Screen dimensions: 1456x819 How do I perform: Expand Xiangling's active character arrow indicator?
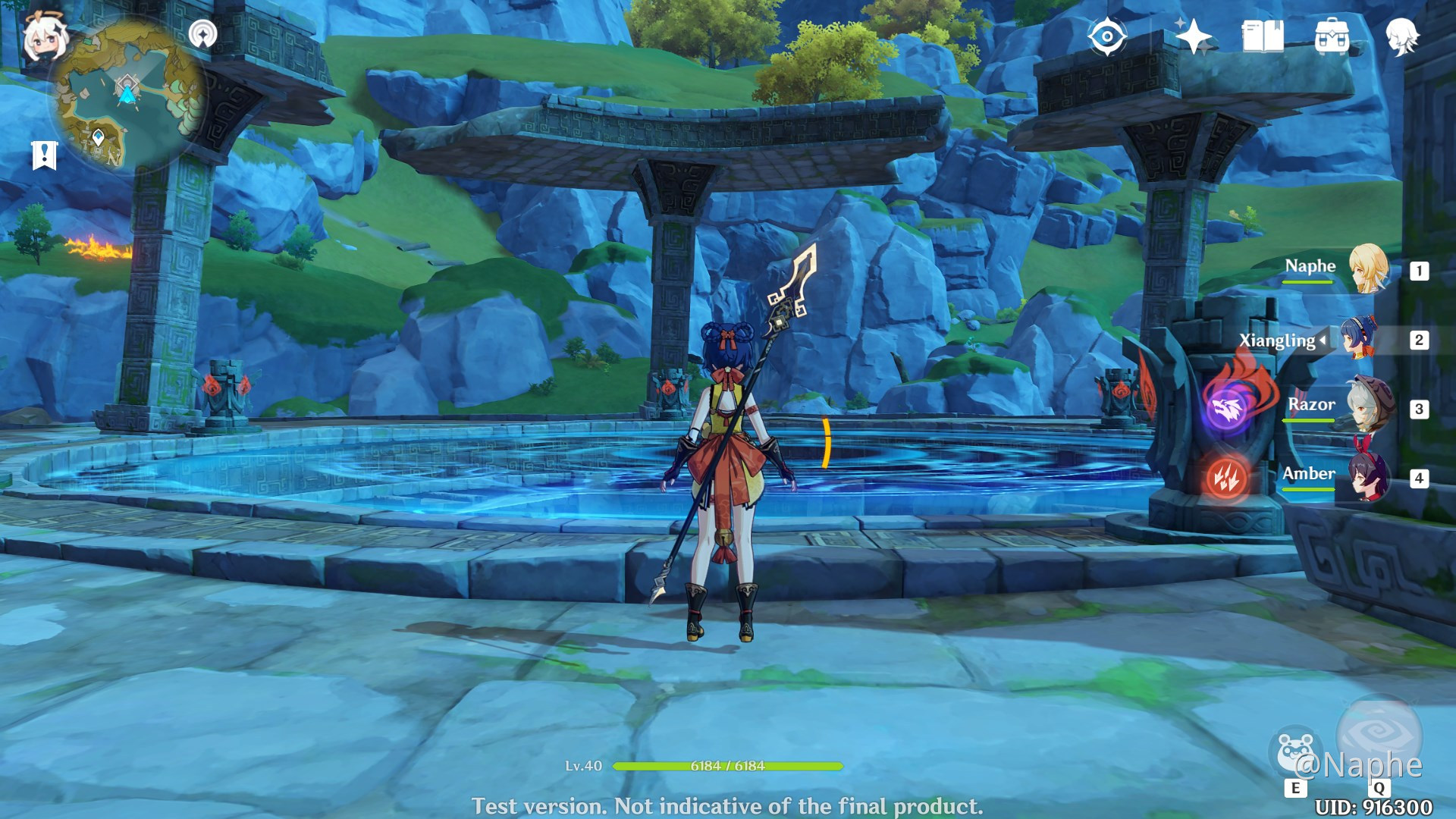coord(1324,341)
